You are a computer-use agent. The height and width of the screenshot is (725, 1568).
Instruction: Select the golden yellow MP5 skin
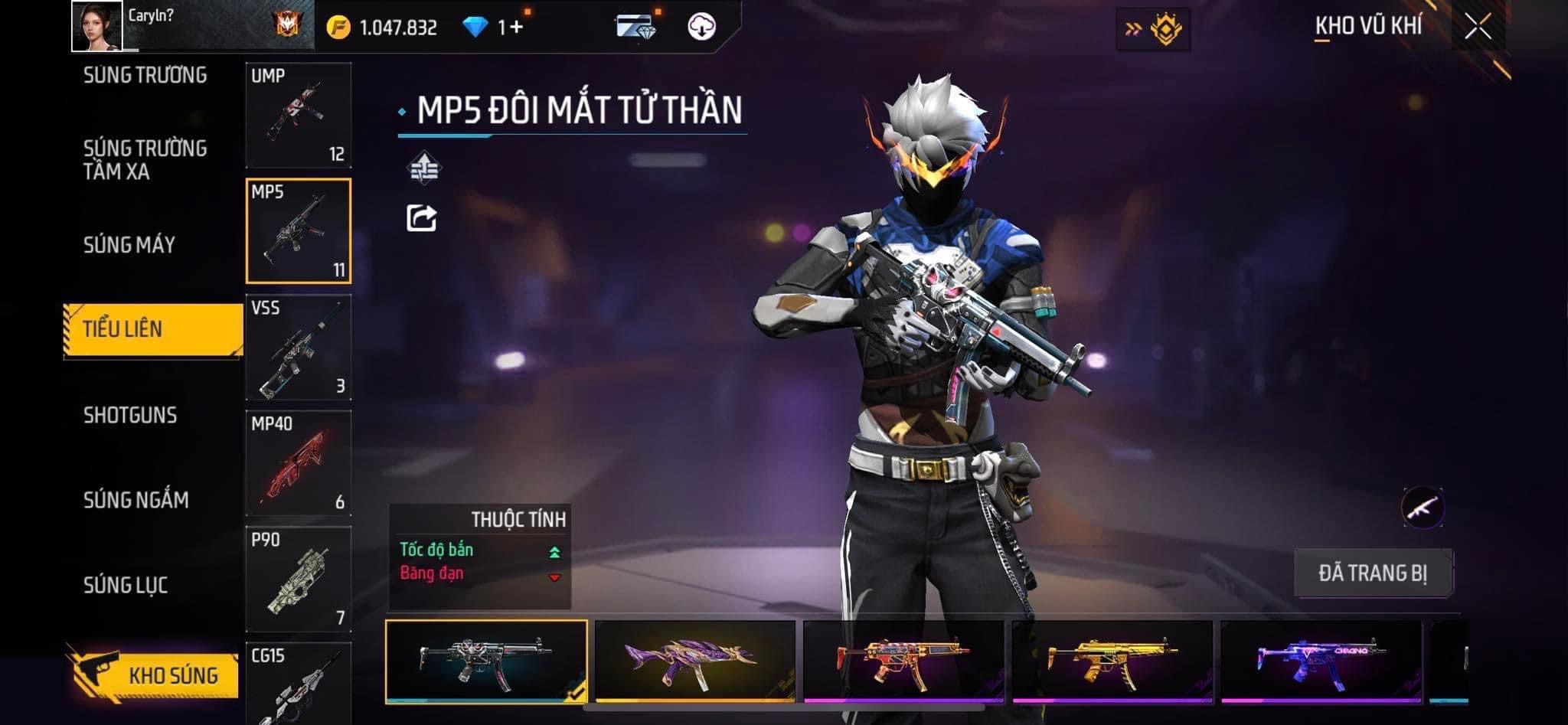pyautogui.click(x=1112, y=661)
